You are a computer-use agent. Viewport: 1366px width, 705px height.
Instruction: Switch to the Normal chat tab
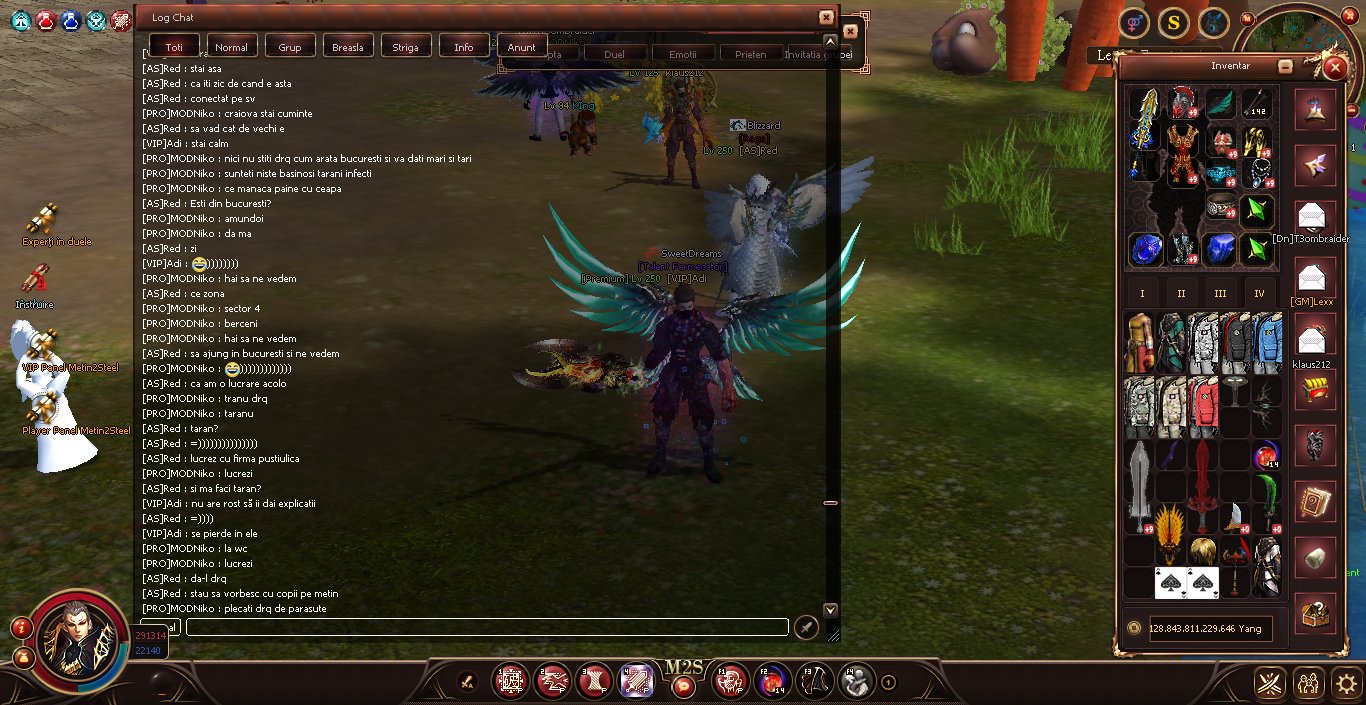click(231, 47)
